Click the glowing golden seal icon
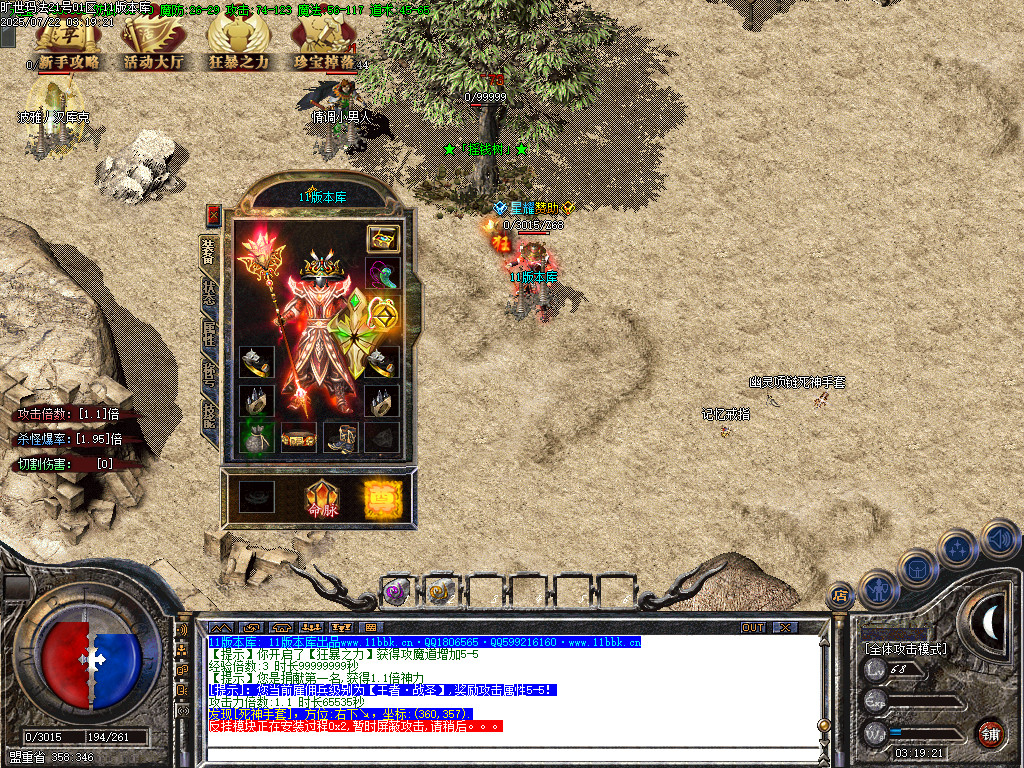Screen dimensions: 1024x768 [381, 498]
